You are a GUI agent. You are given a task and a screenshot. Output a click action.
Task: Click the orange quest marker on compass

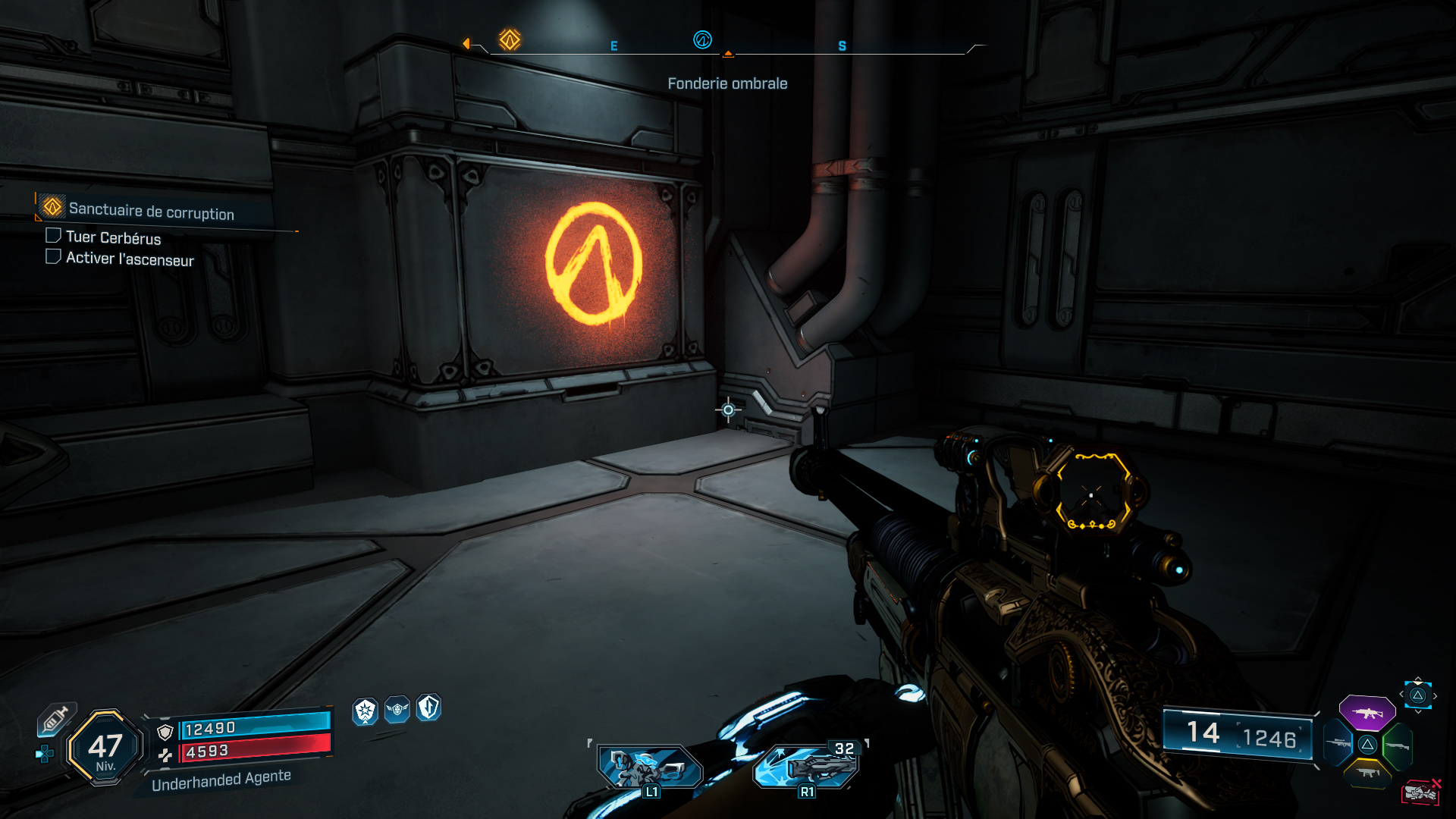pyautogui.click(x=510, y=39)
